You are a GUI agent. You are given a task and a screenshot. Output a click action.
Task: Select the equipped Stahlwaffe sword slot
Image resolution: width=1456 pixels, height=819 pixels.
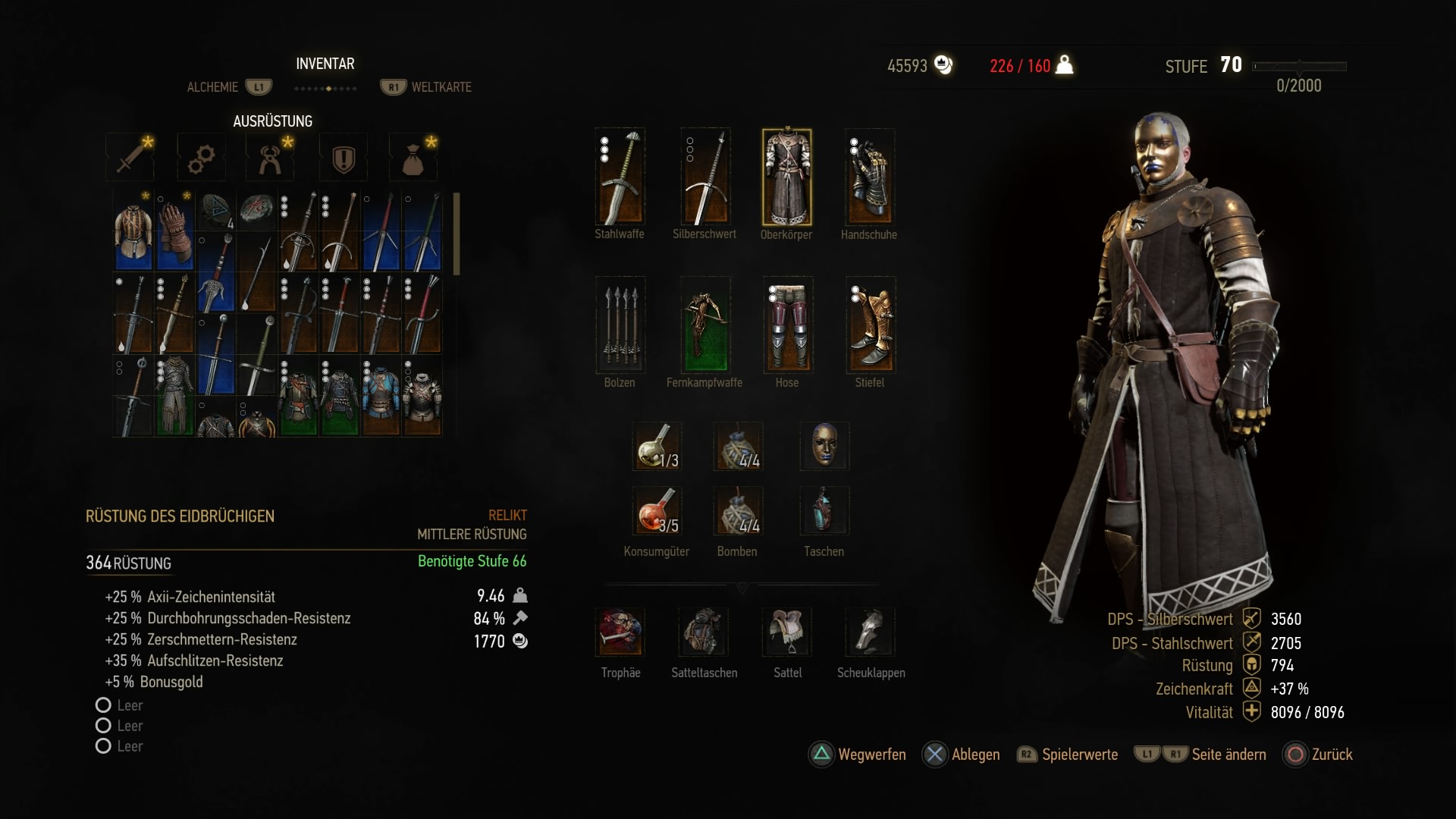point(620,177)
